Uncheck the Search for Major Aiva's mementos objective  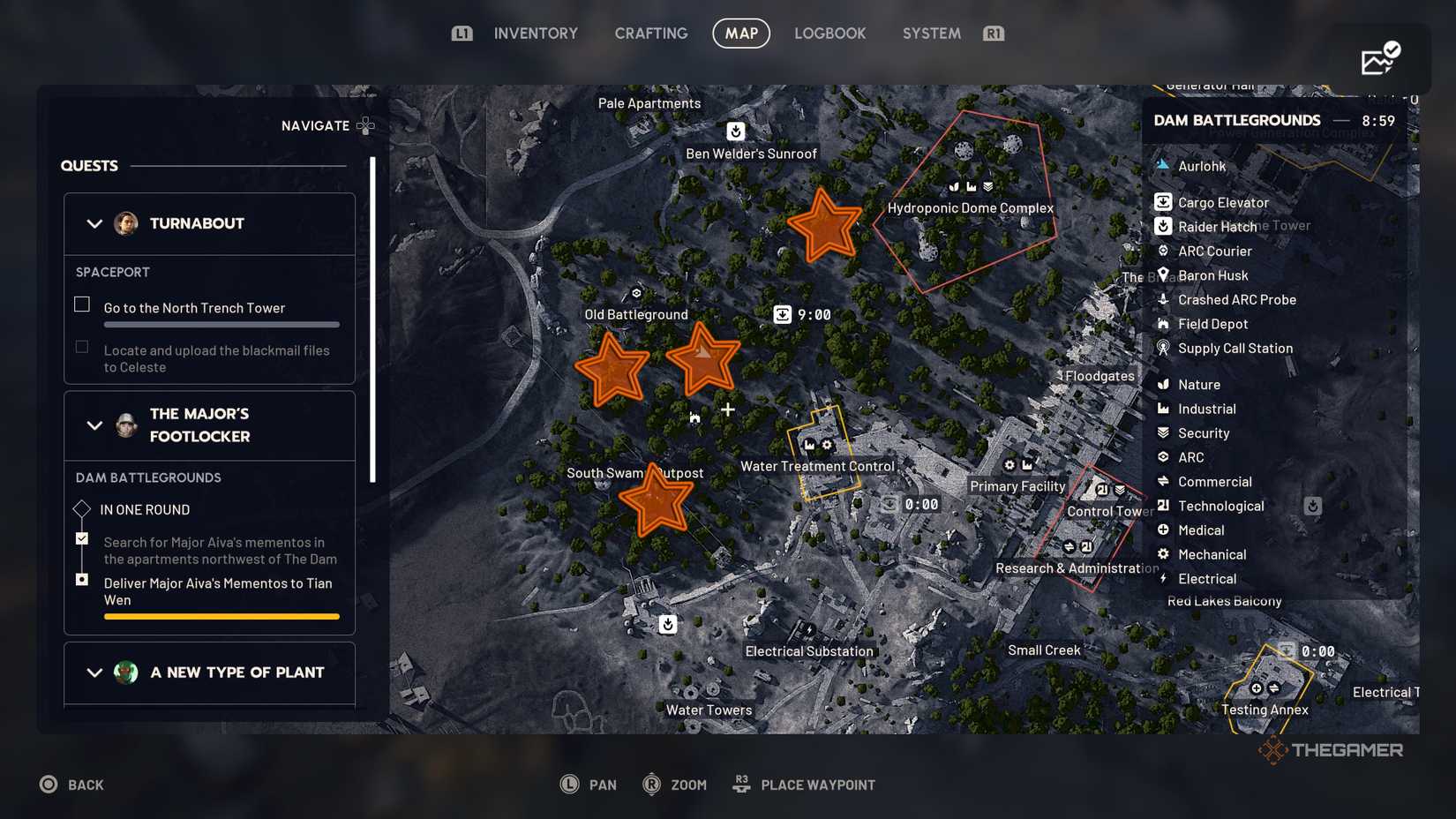82,538
